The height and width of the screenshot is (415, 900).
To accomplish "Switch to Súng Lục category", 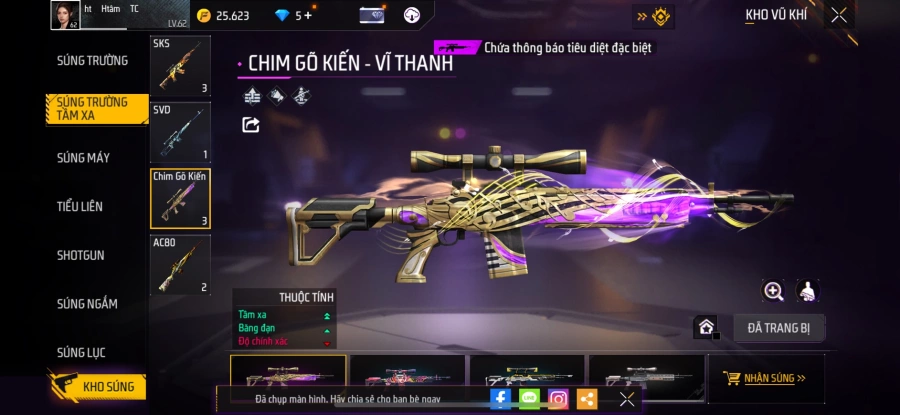I will 81,353.
